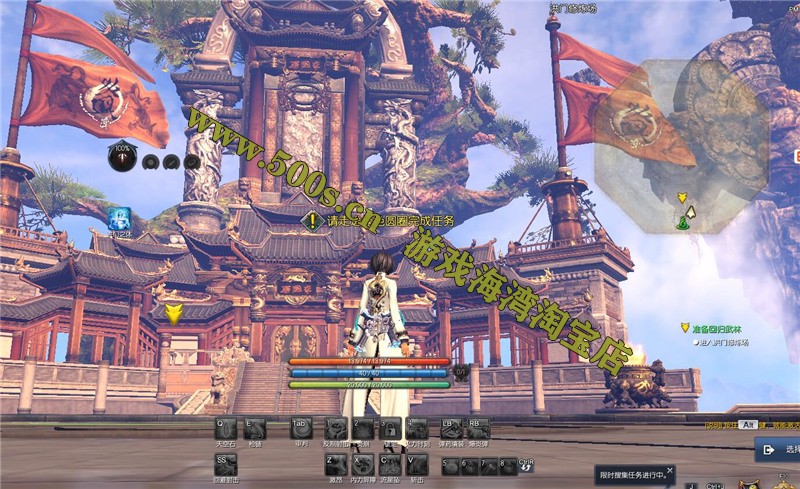The width and height of the screenshot is (800, 489).
Task: Activate the 激怒 skill on Z
Action: pyautogui.click(x=336, y=465)
